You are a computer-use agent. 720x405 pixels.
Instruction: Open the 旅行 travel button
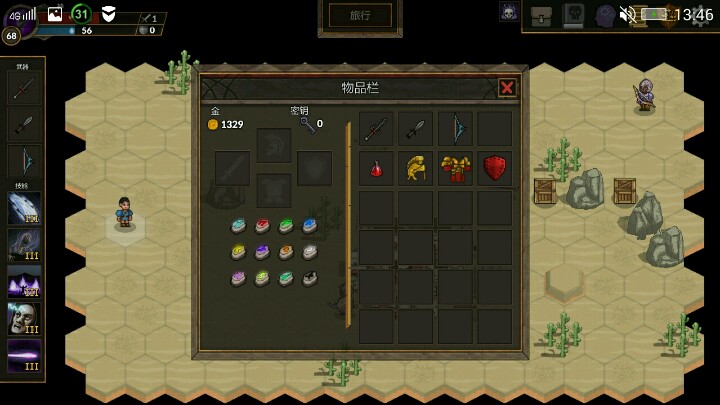click(x=360, y=15)
